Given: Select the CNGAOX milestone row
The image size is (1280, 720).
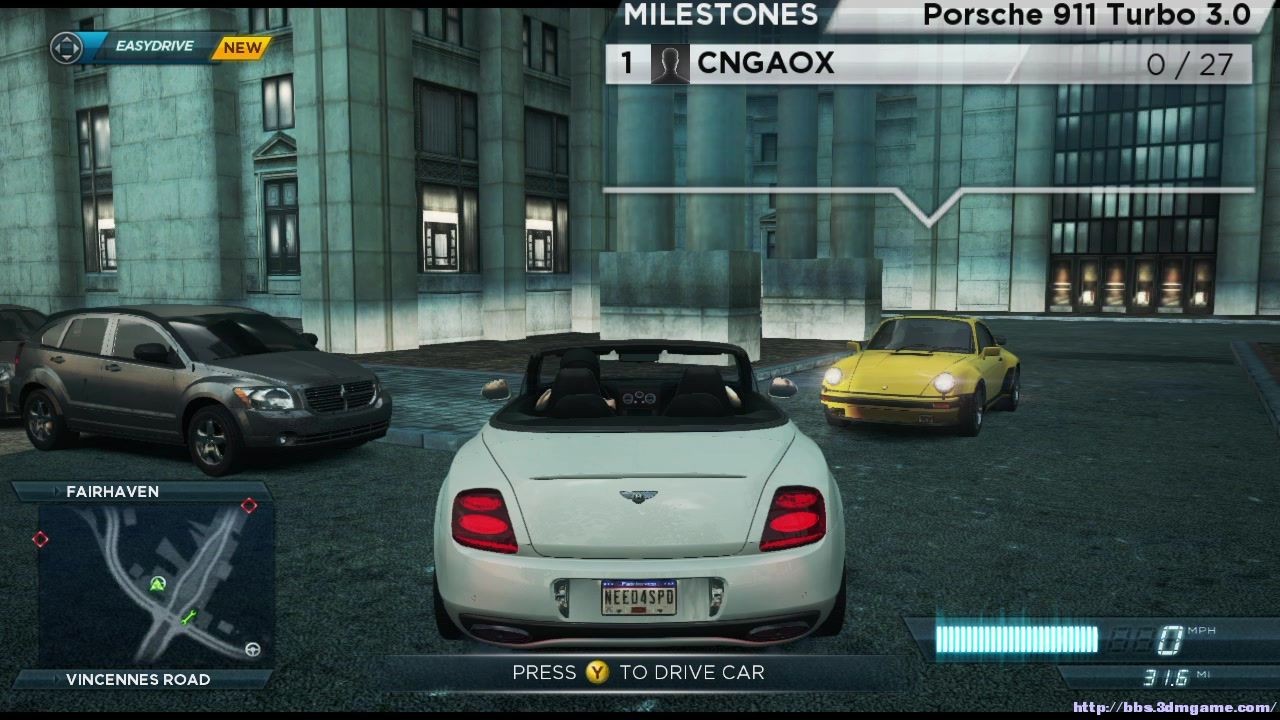Looking at the screenshot, I should coord(928,64).
